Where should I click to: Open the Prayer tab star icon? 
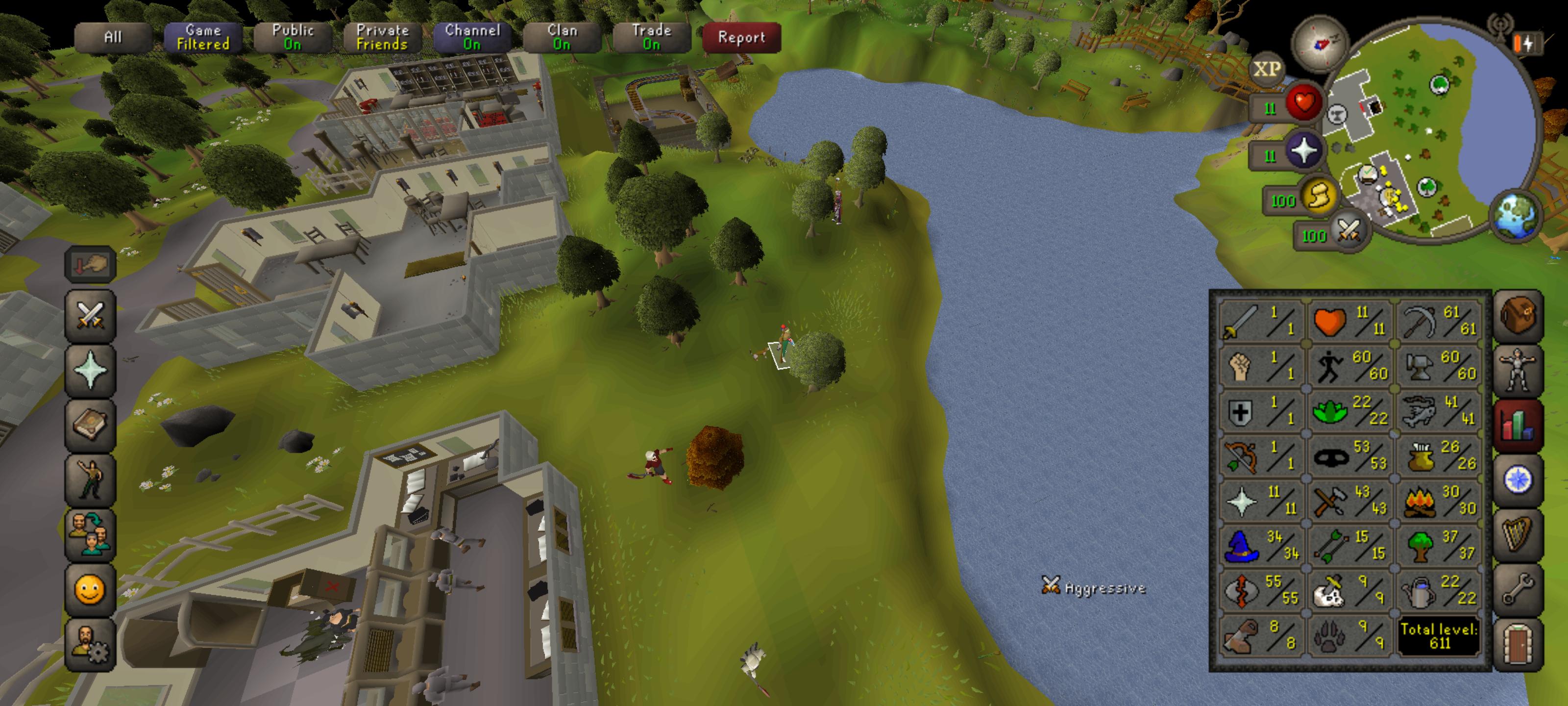[90, 367]
